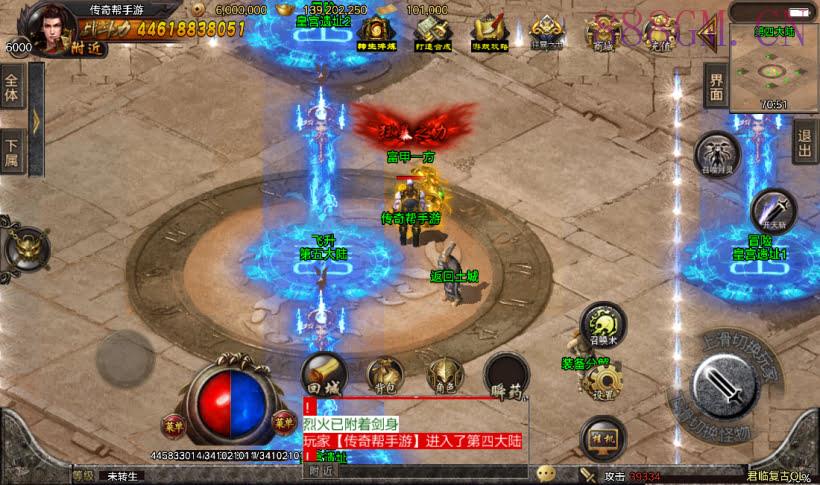The height and width of the screenshot is (485, 820).
Task: Open the 设置 settings gear
Action: (x=602, y=381)
